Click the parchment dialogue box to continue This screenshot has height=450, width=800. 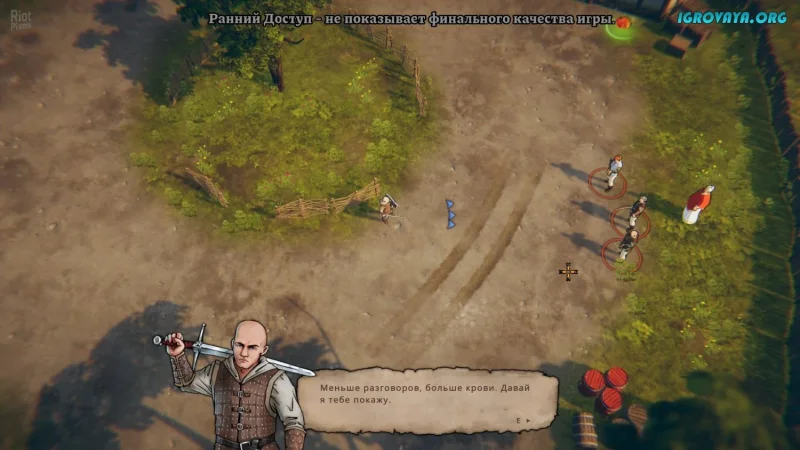click(428, 401)
